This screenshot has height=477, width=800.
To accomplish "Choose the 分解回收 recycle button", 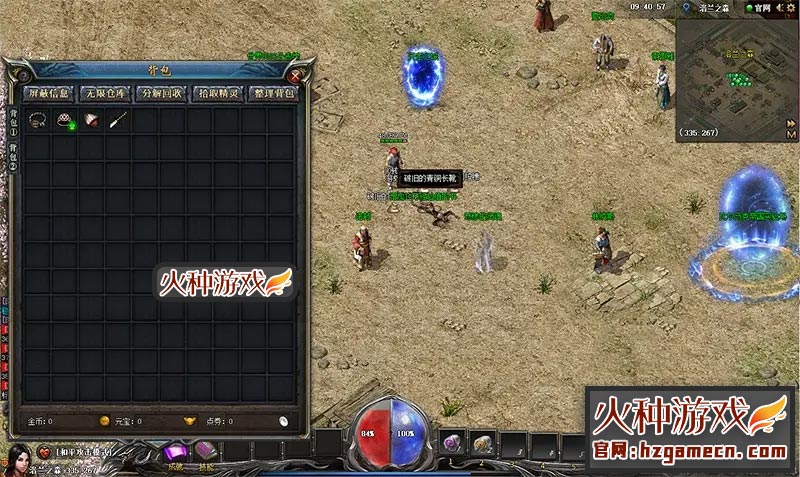I will [161, 94].
